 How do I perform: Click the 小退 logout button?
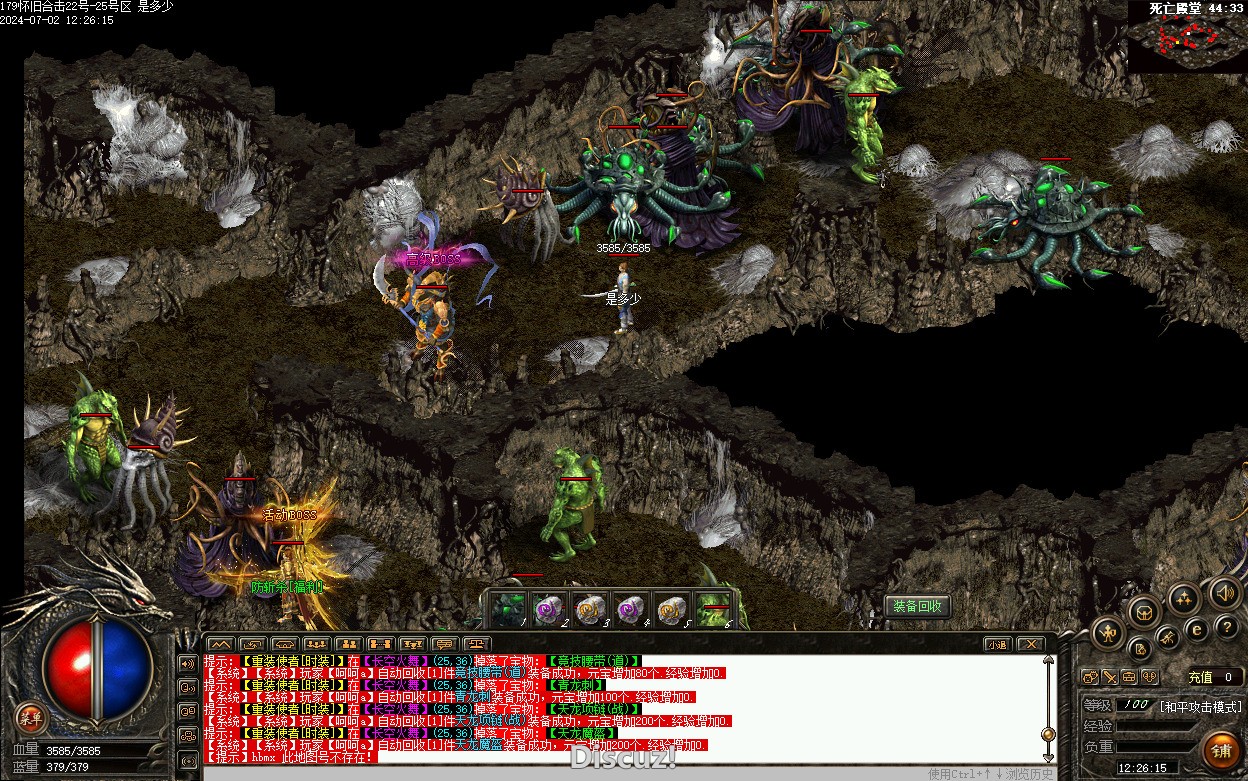(x=997, y=644)
